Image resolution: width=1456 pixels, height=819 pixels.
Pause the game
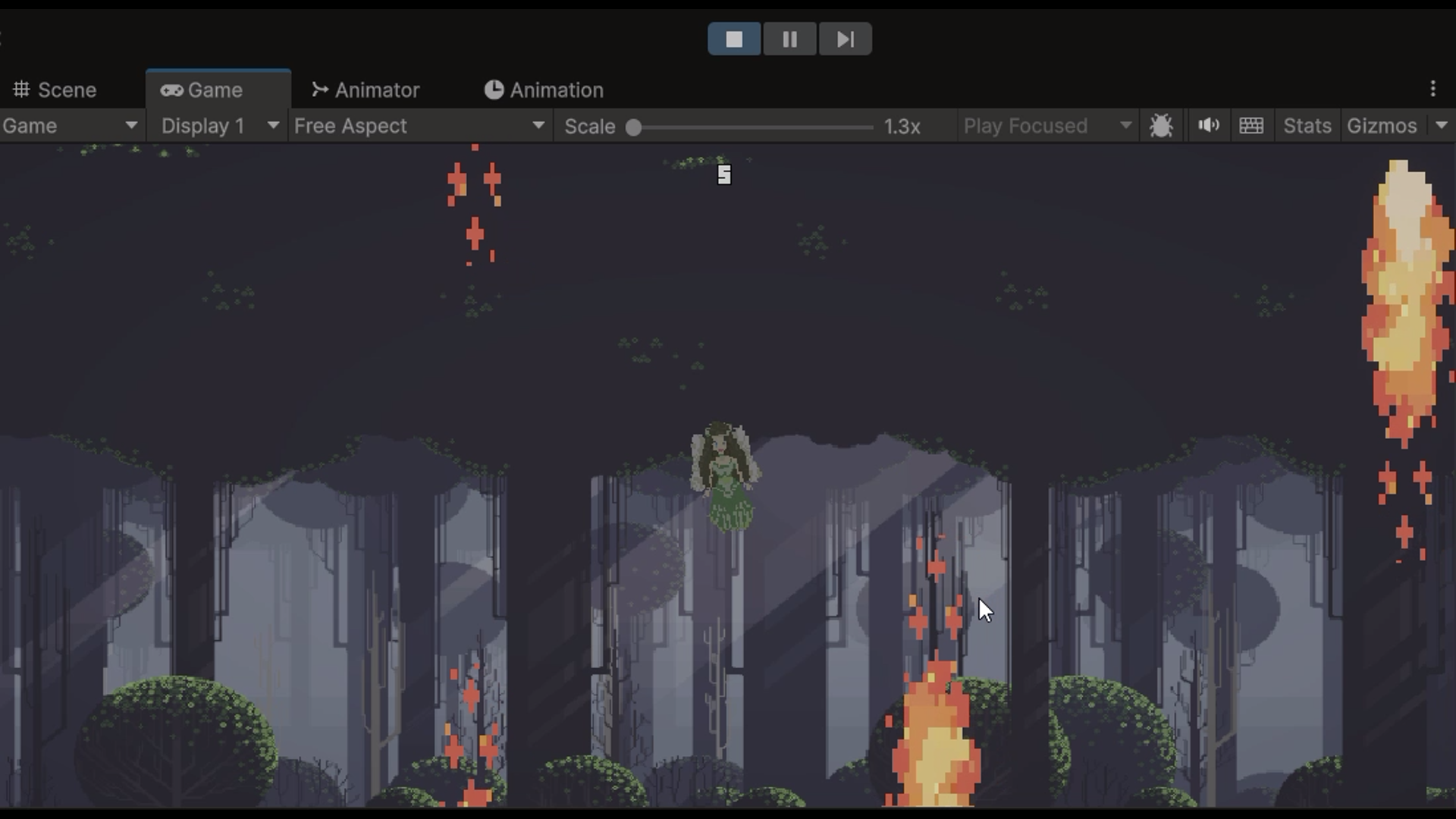(790, 39)
